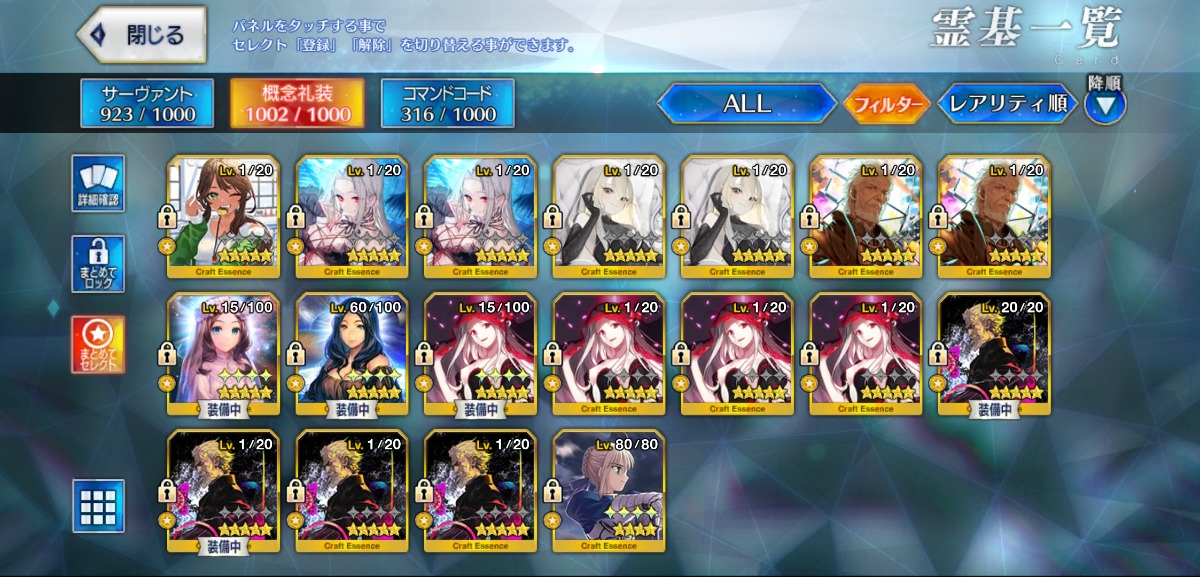Open the フィルター filter options
The height and width of the screenshot is (577, 1200).
click(888, 104)
